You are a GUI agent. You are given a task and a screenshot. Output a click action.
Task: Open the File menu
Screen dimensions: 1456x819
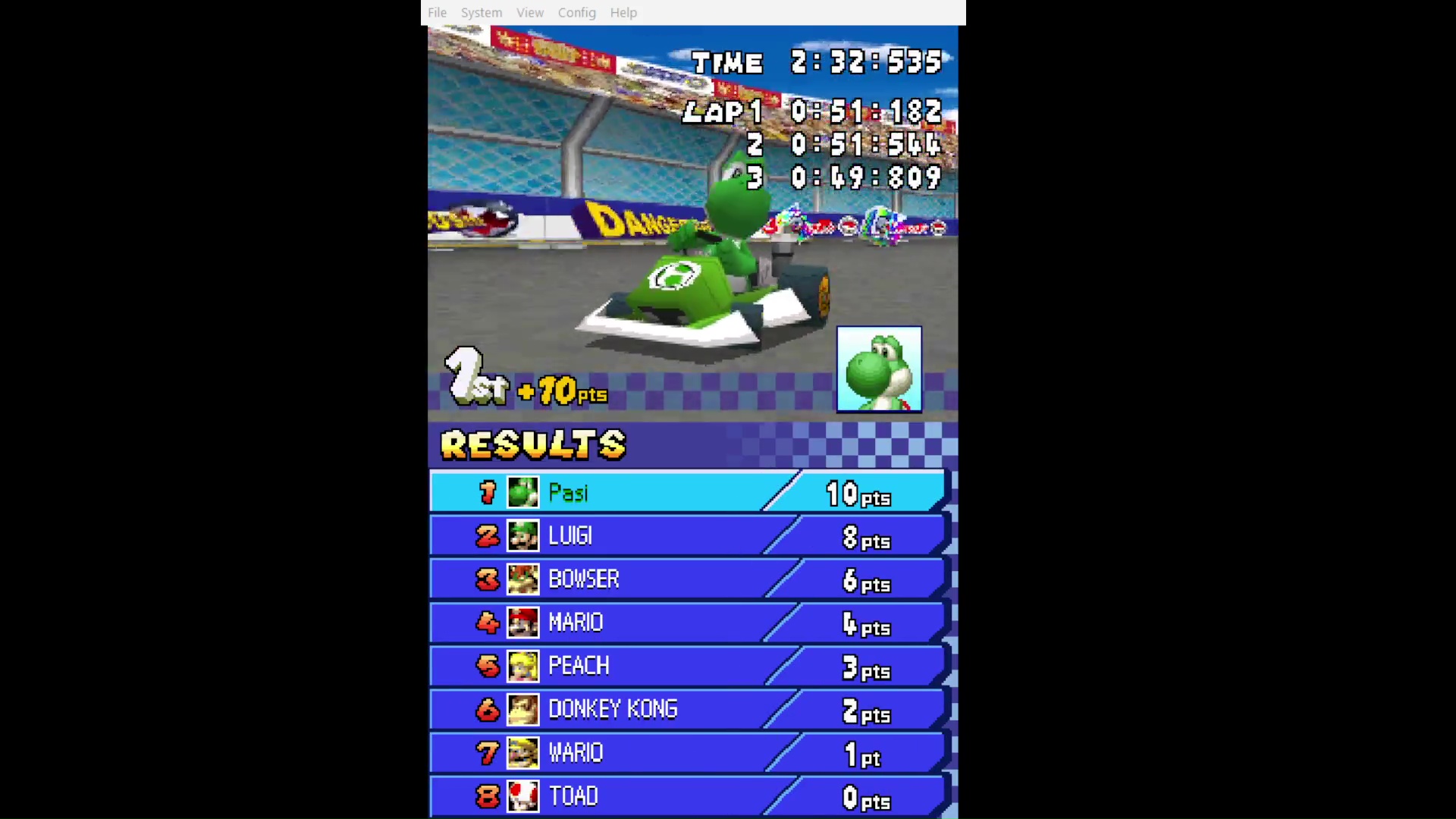437,13
